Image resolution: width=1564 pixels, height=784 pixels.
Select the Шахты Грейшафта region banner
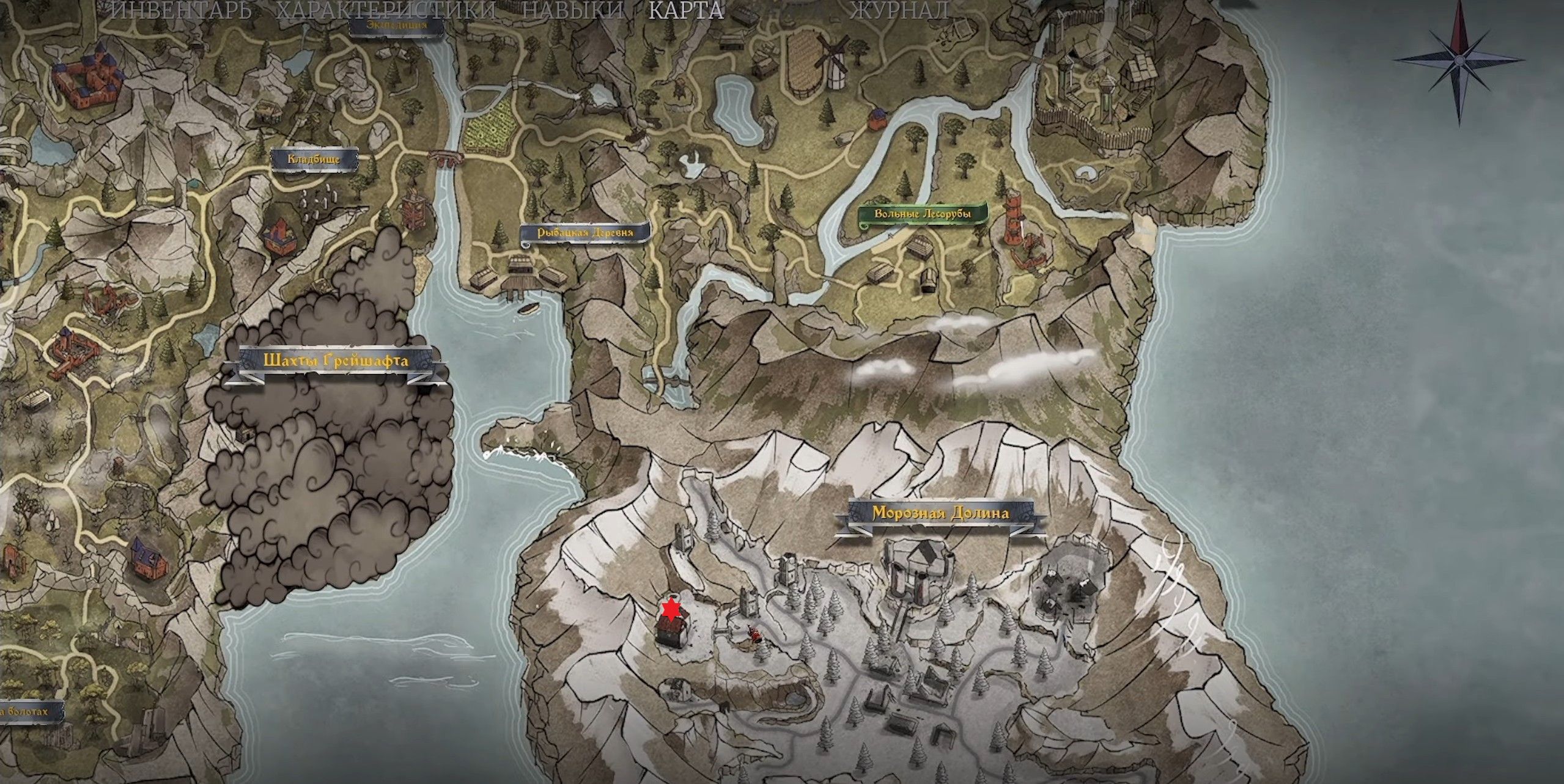[x=336, y=361]
